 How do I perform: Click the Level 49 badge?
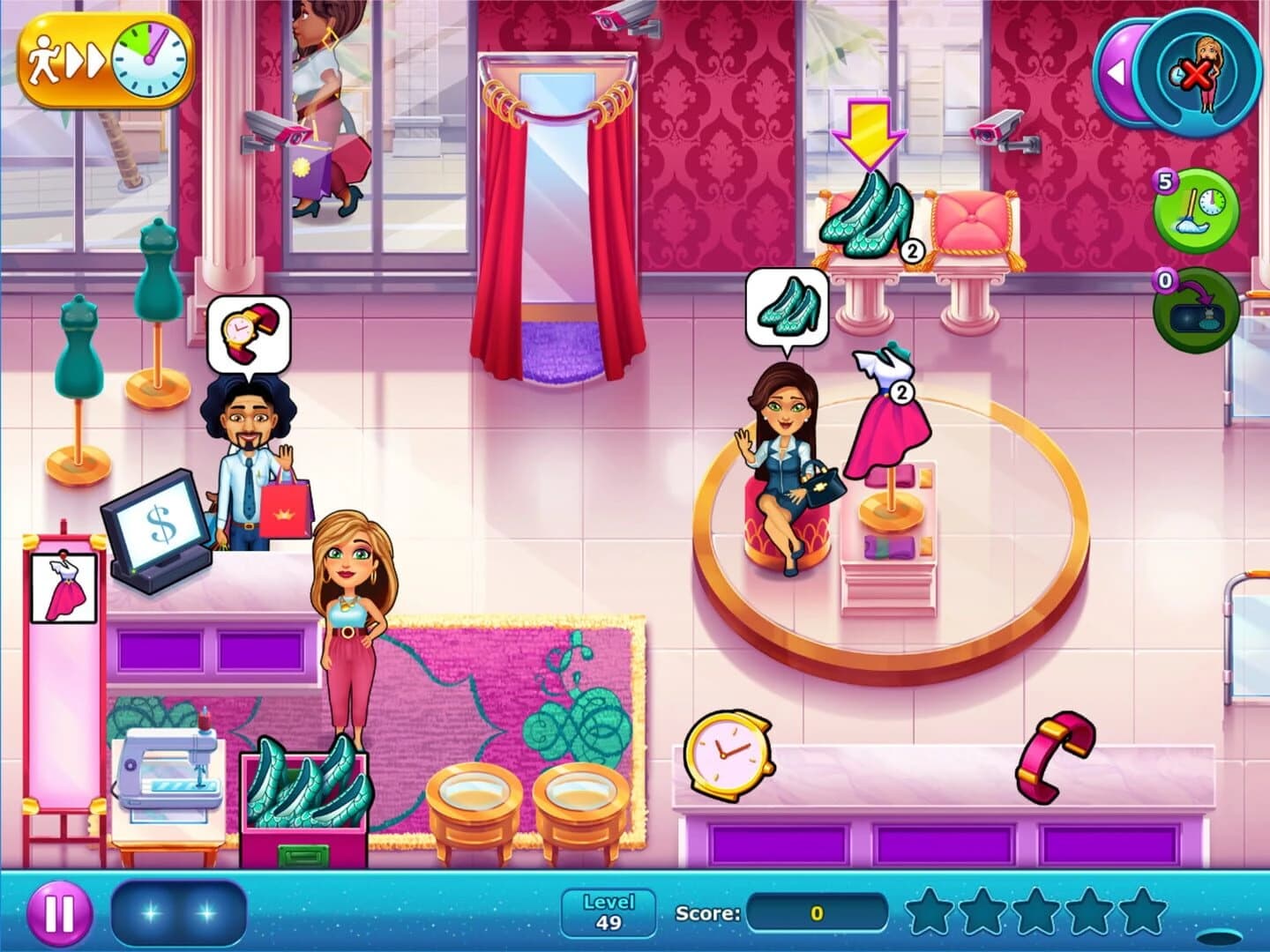click(x=609, y=912)
